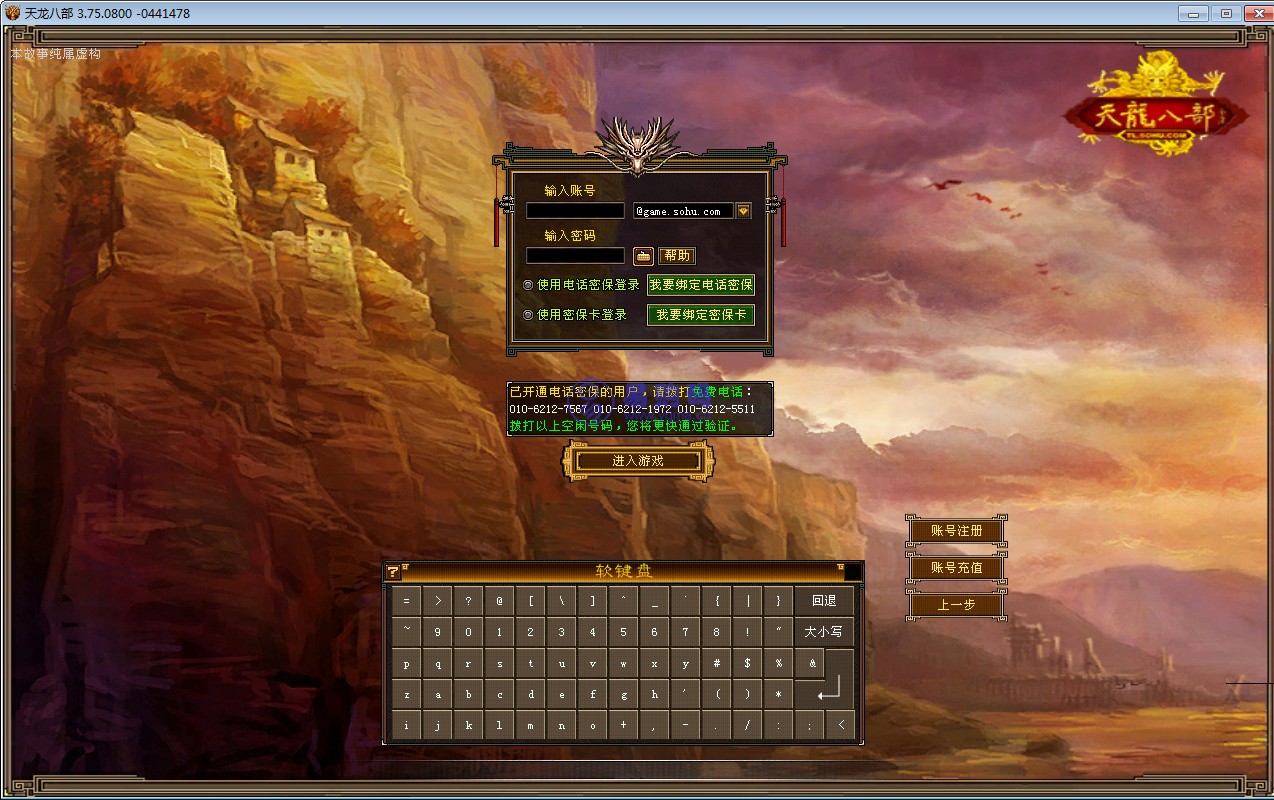Click 我要绑定密保卡 button
Screen dimensions: 1274x800
tap(700, 315)
